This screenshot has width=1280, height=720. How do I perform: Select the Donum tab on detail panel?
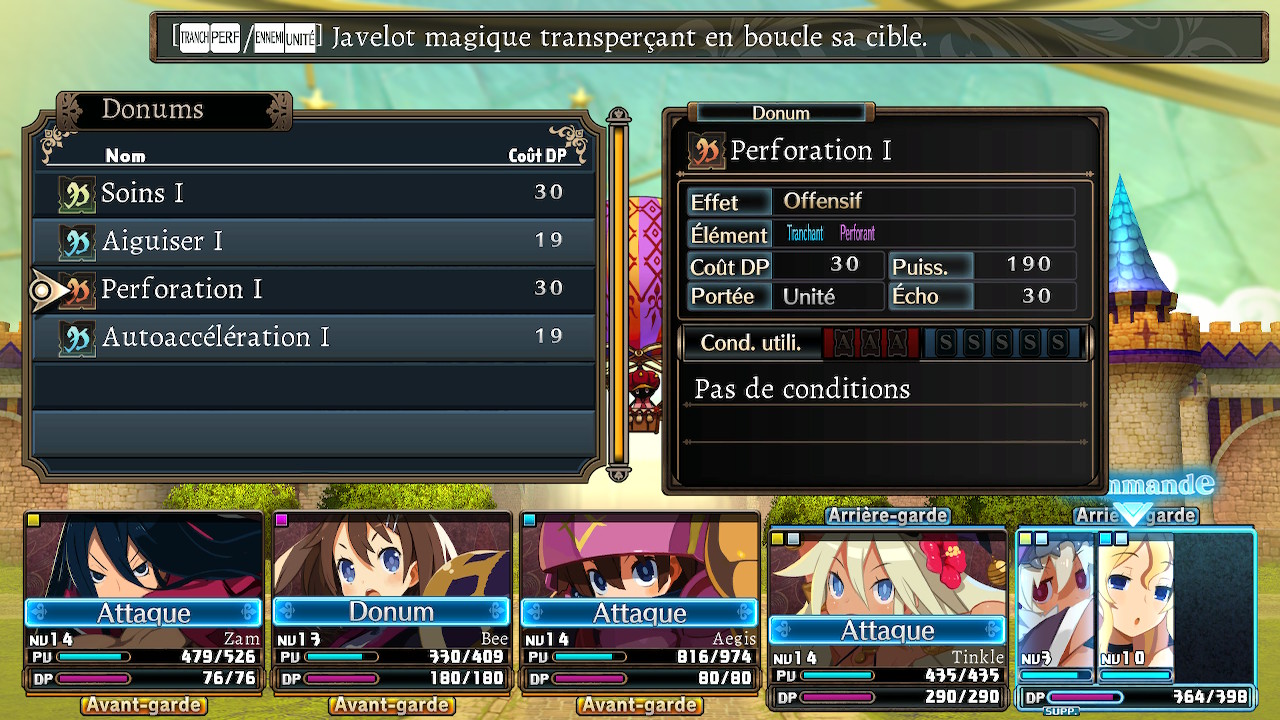click(x=781, y=113)
